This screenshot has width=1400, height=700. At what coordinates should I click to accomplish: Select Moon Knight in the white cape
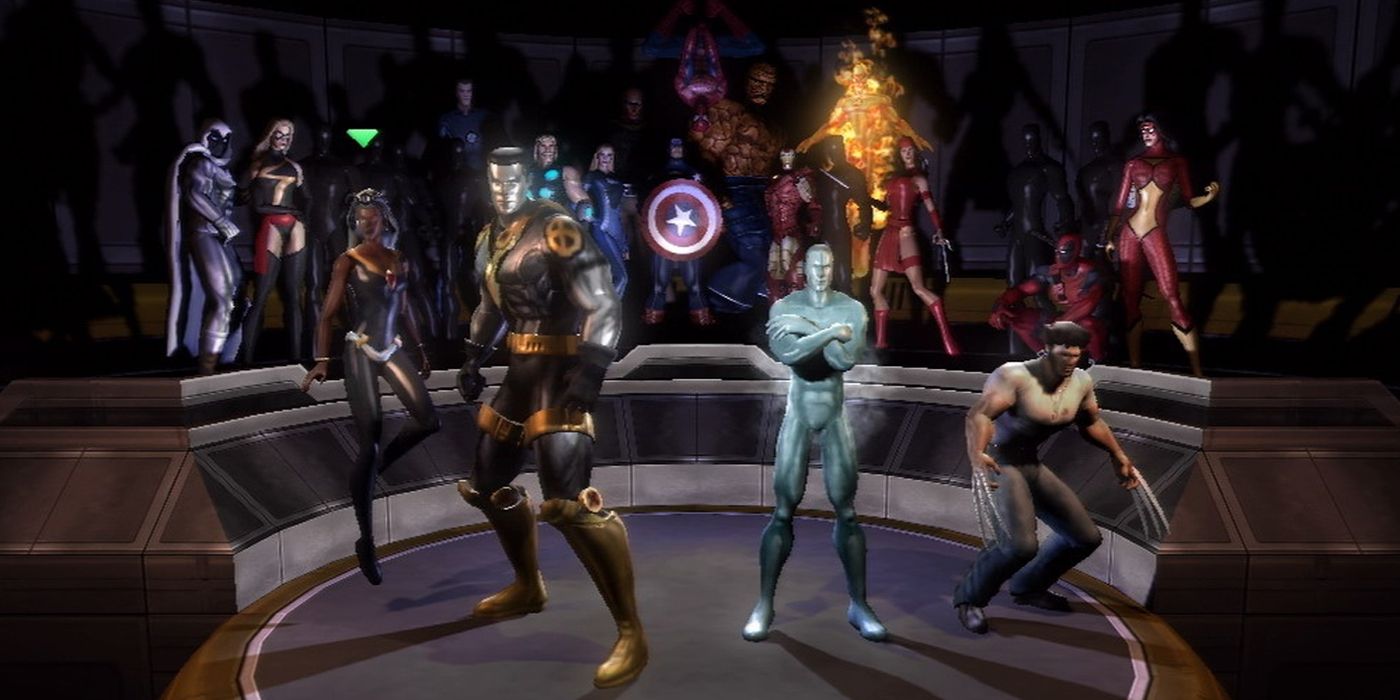[205, 230]
